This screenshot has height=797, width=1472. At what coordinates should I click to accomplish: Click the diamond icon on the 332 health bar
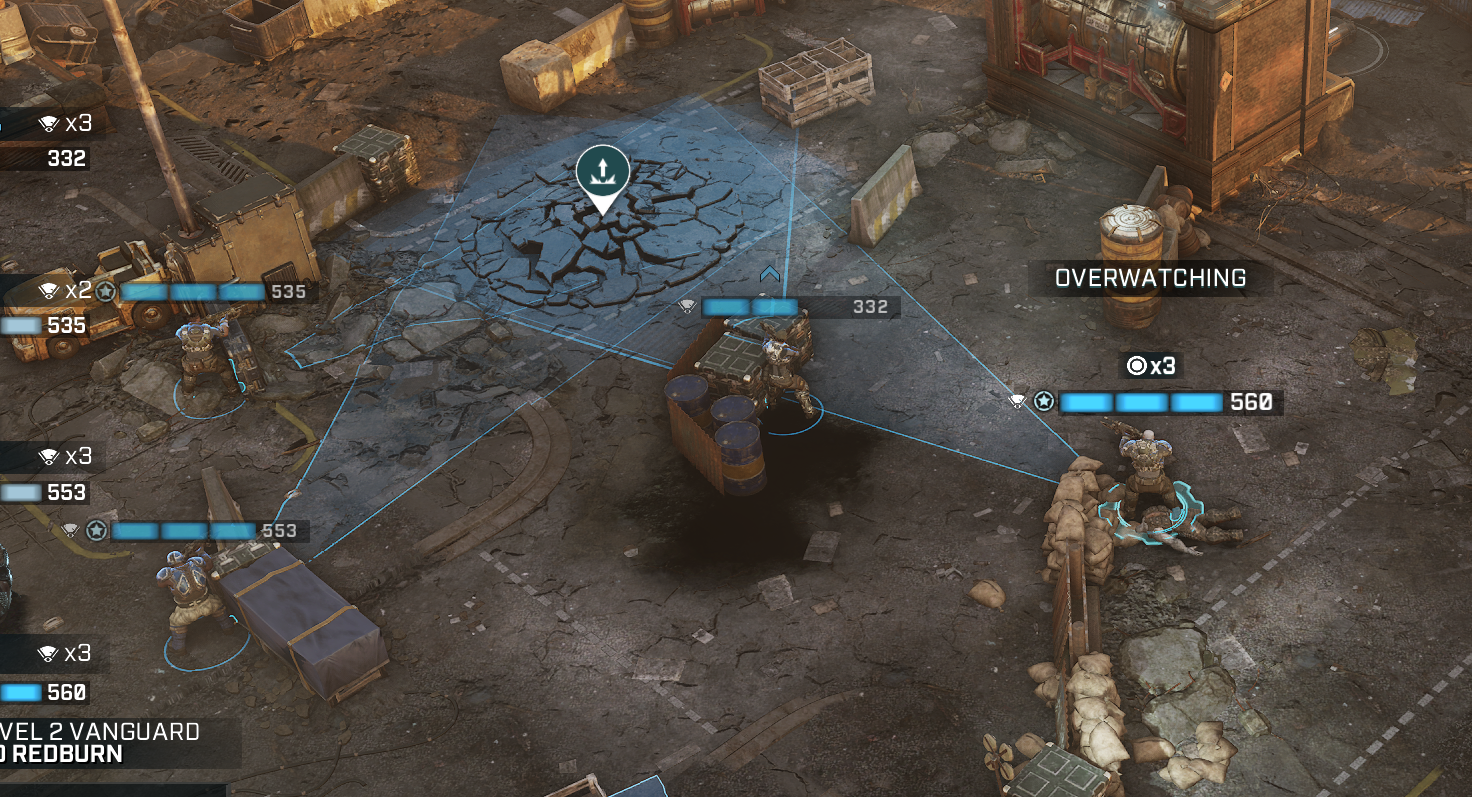pos(686,307)
